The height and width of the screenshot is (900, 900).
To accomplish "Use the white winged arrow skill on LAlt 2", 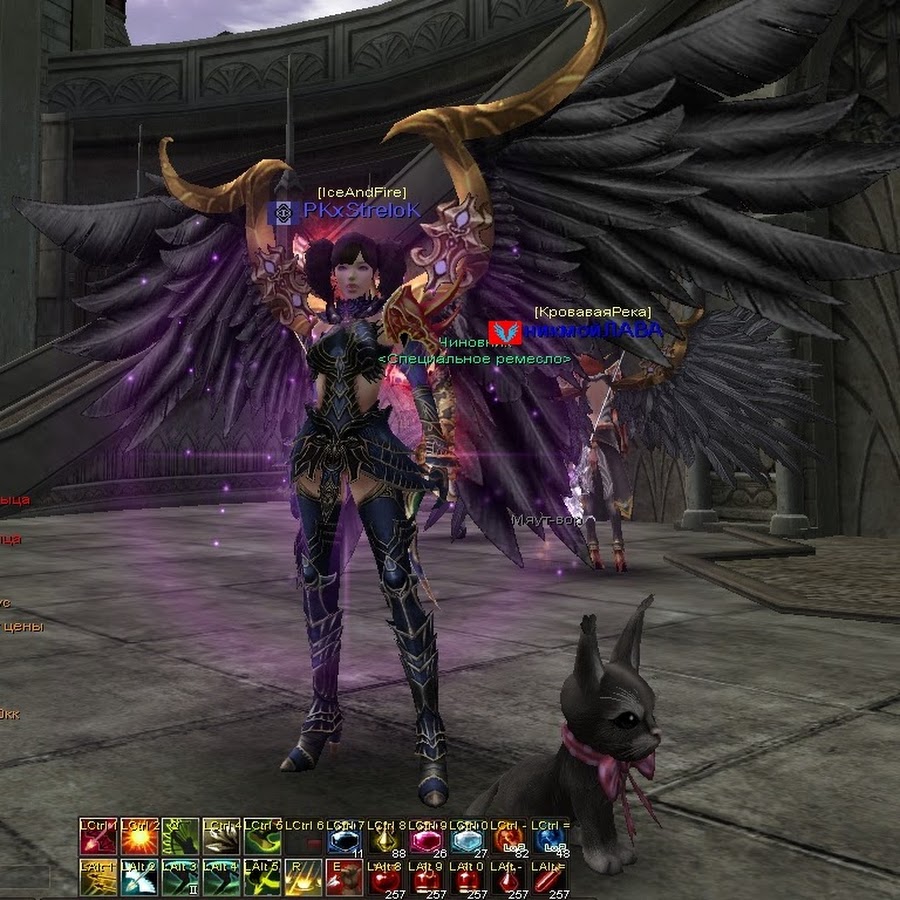I will [140, 878].
